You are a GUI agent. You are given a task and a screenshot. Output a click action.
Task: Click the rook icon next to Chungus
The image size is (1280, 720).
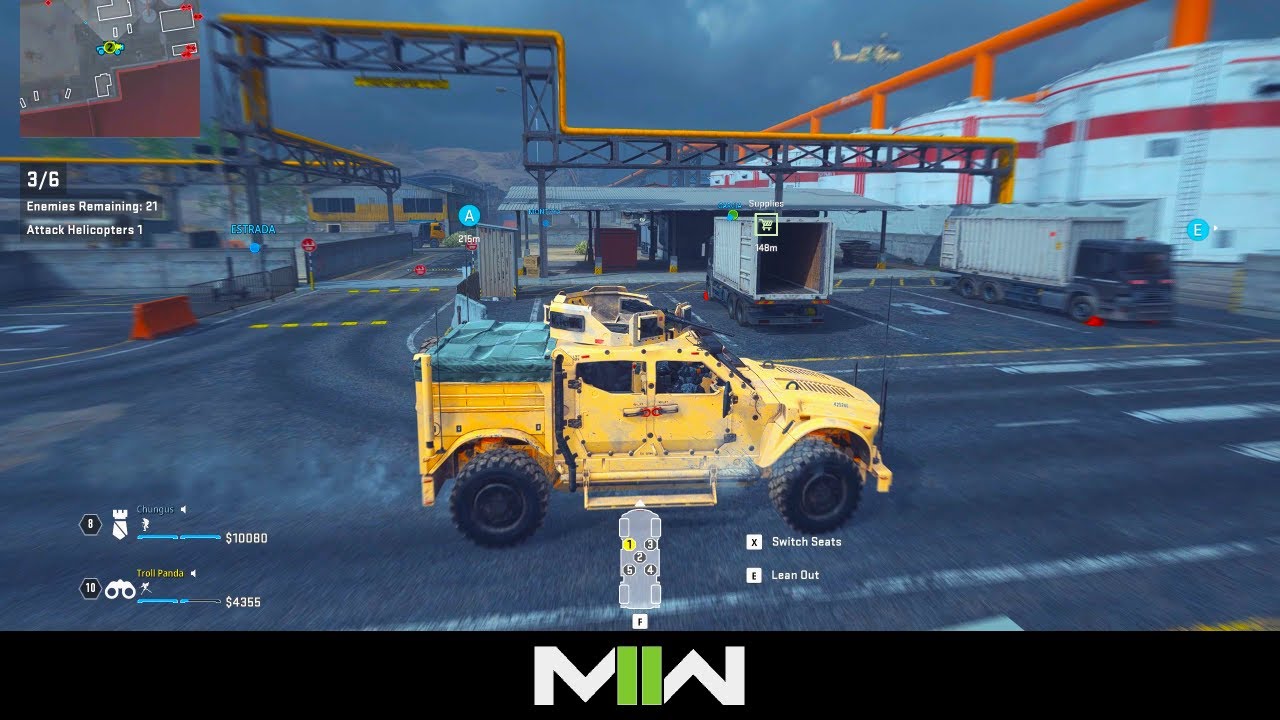tap(119, 525)
